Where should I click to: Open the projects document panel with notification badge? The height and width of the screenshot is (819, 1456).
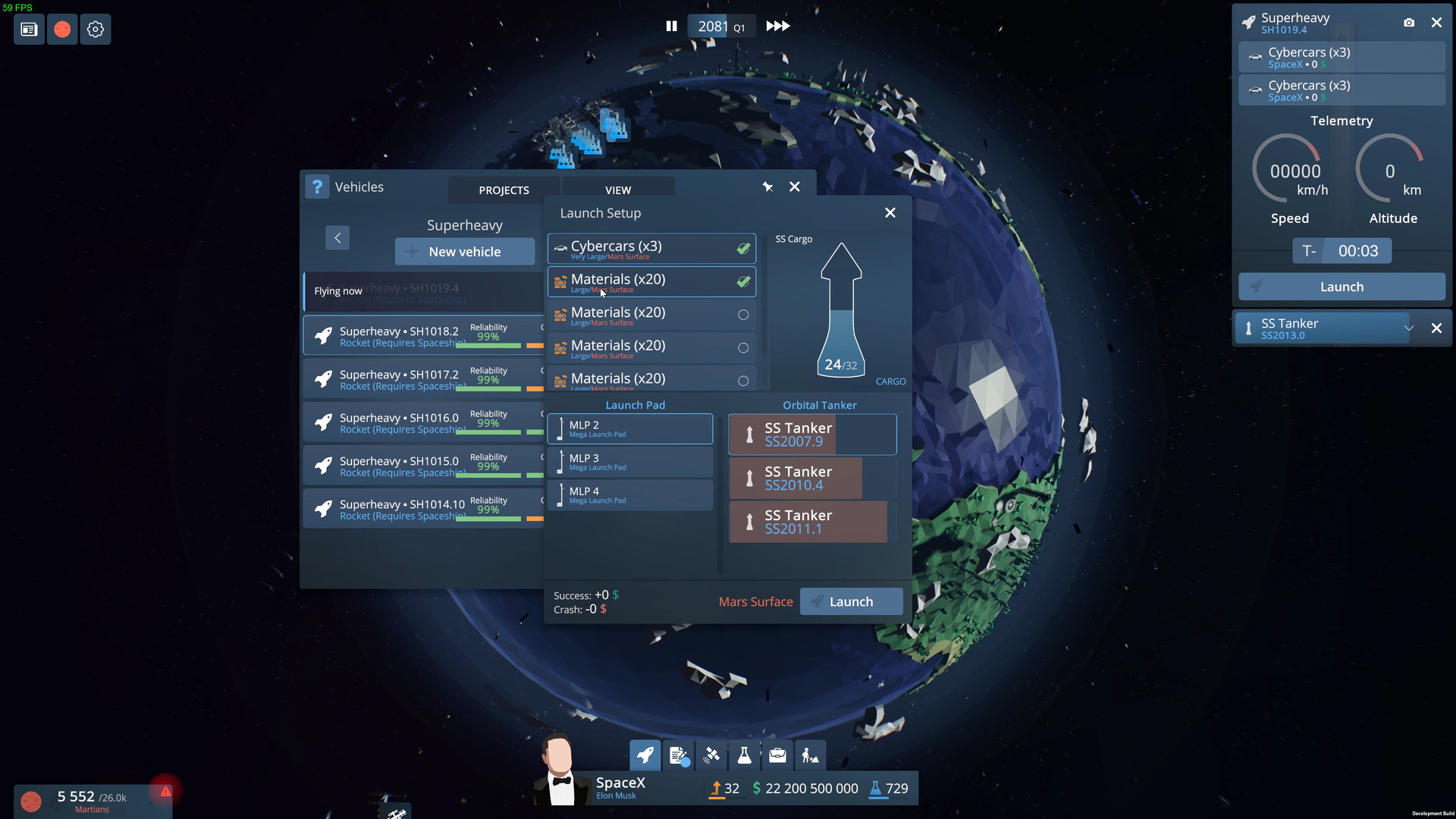[x=679, y=755]
